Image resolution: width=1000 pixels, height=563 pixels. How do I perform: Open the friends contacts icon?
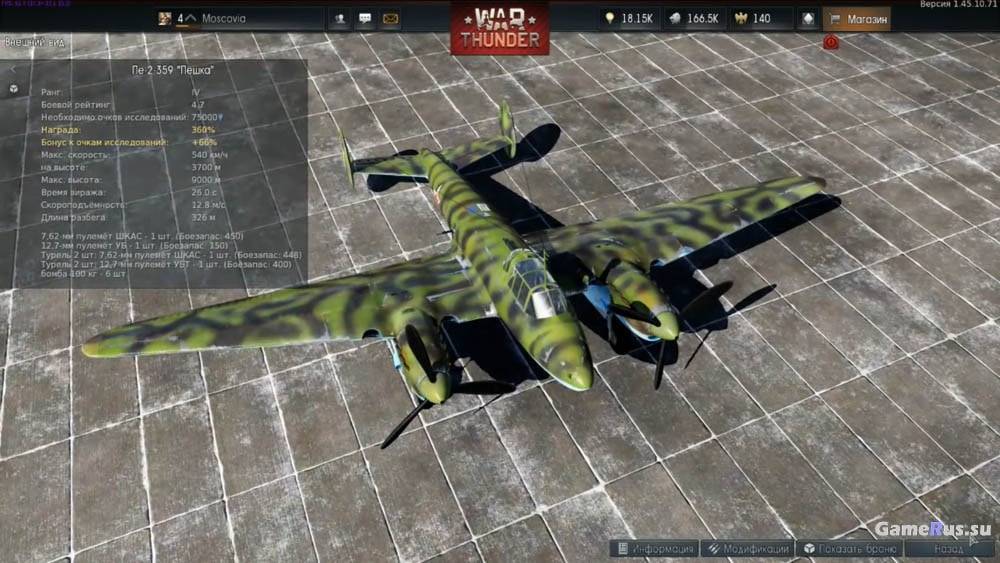pyautogui.click(x=341, y=18)
